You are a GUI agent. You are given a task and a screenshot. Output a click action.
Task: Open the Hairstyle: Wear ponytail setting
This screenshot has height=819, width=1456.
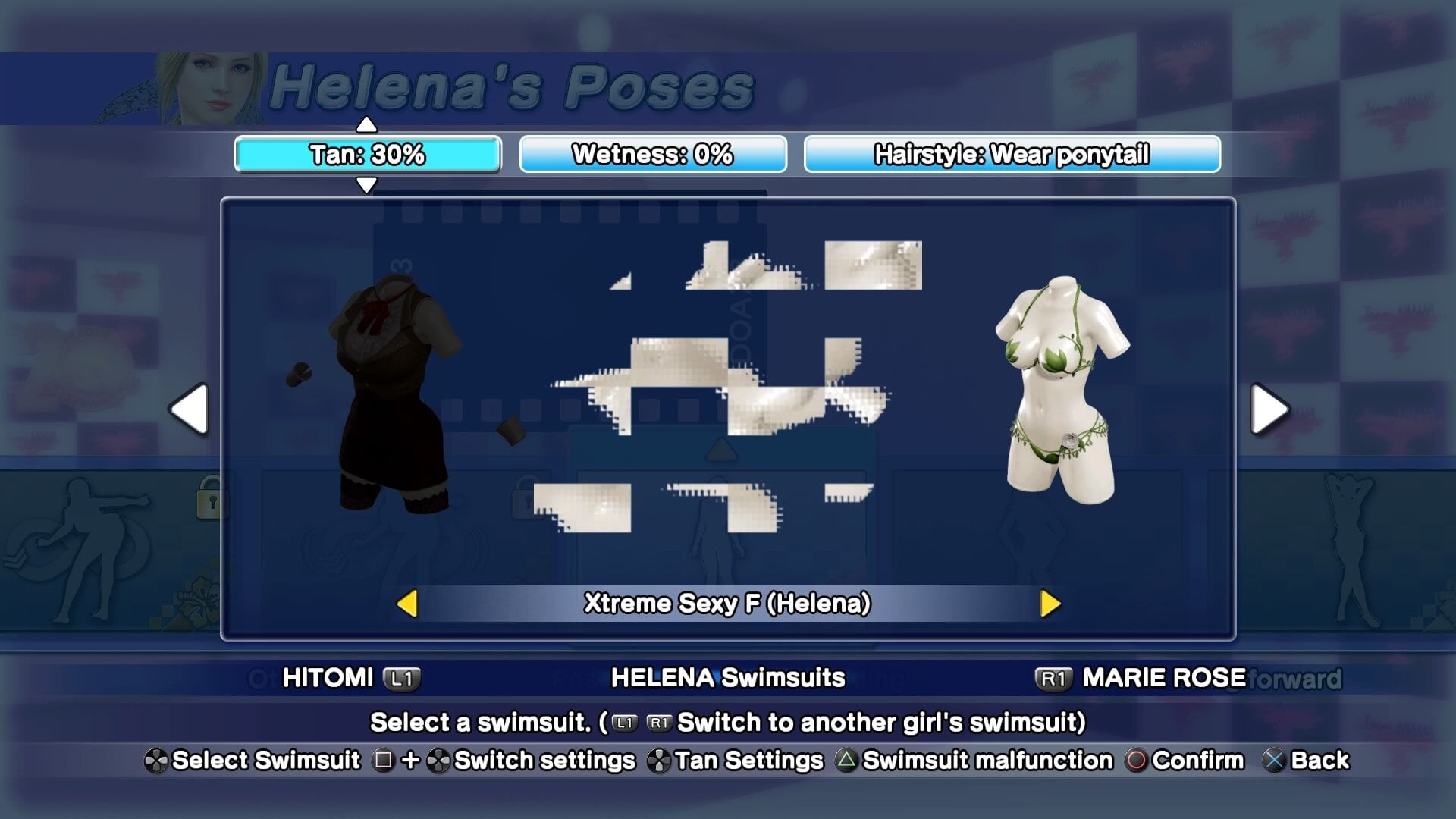[x=1012, y=155]
